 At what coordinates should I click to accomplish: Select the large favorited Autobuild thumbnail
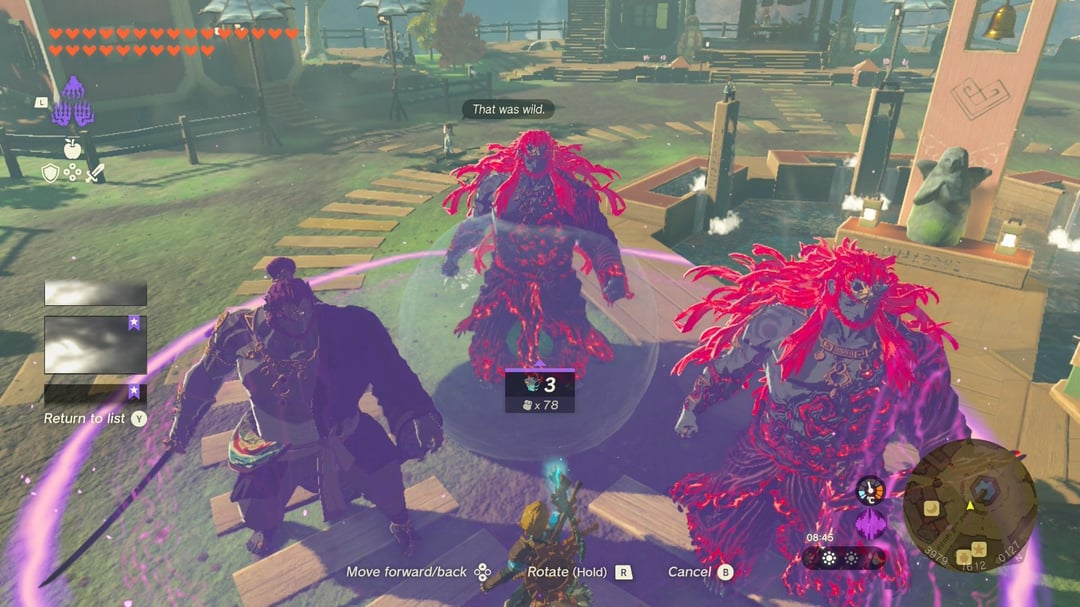click(x=95, y=343)
